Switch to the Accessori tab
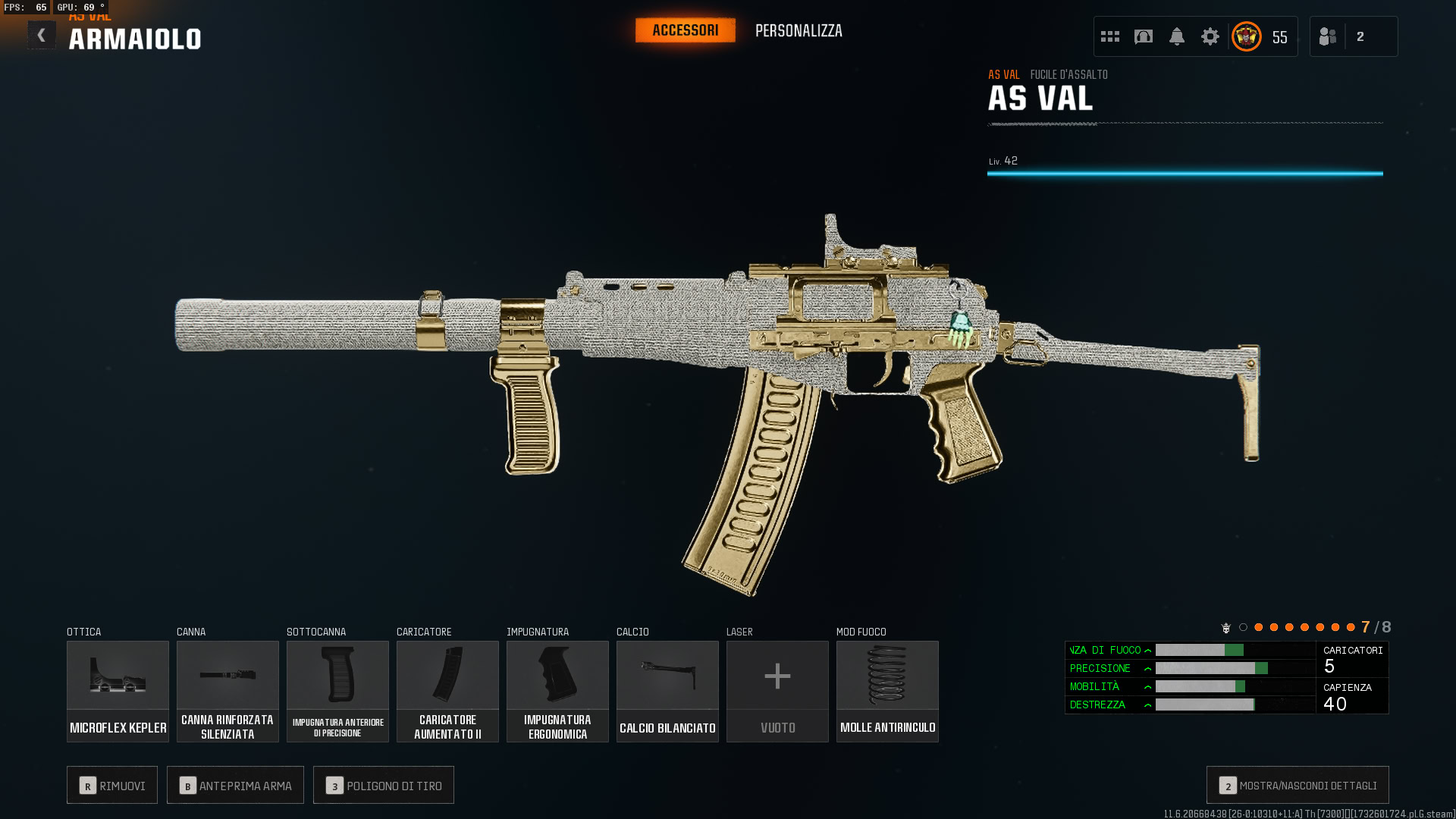1456x819 pixels. (685, 30)
